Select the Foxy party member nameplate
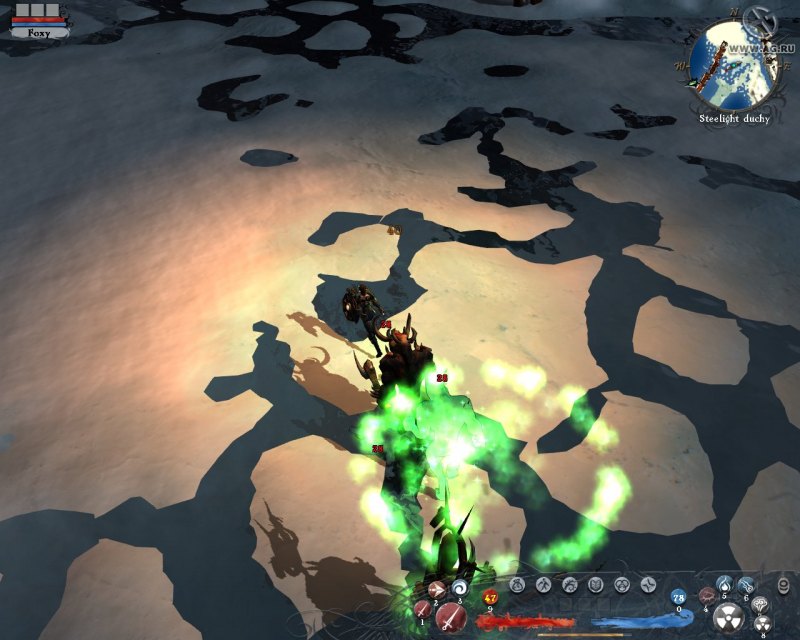This screenshot has height=640, width=800. [x=39, y=32]
